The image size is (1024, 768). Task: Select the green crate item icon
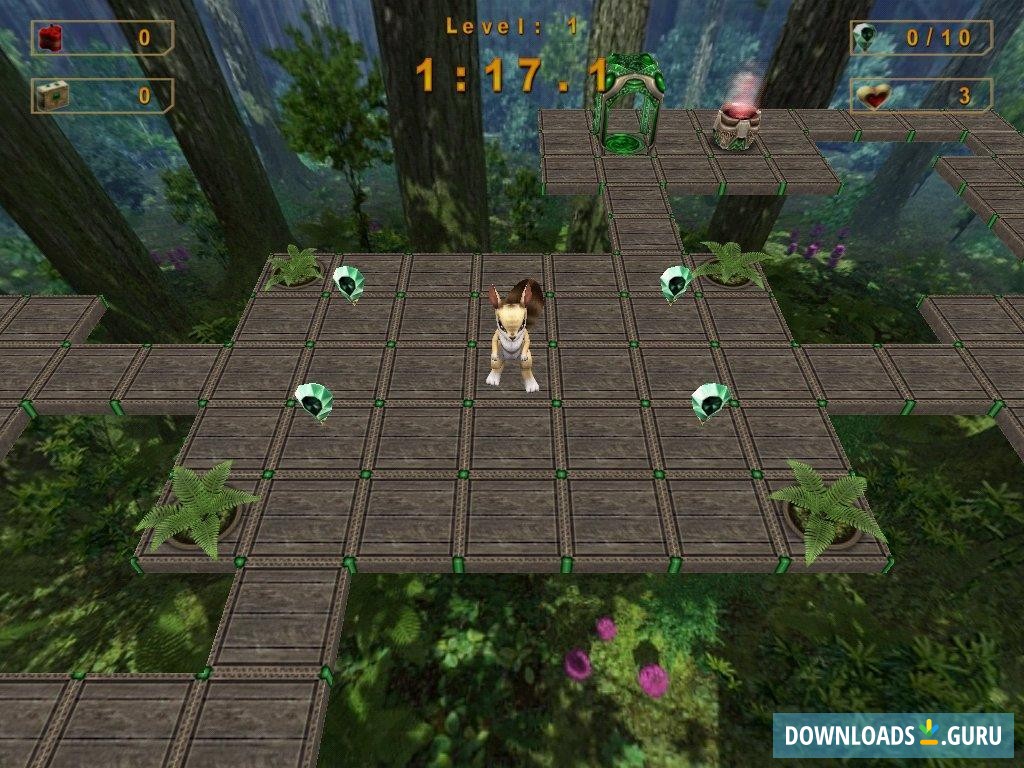(x=51, y=95)
